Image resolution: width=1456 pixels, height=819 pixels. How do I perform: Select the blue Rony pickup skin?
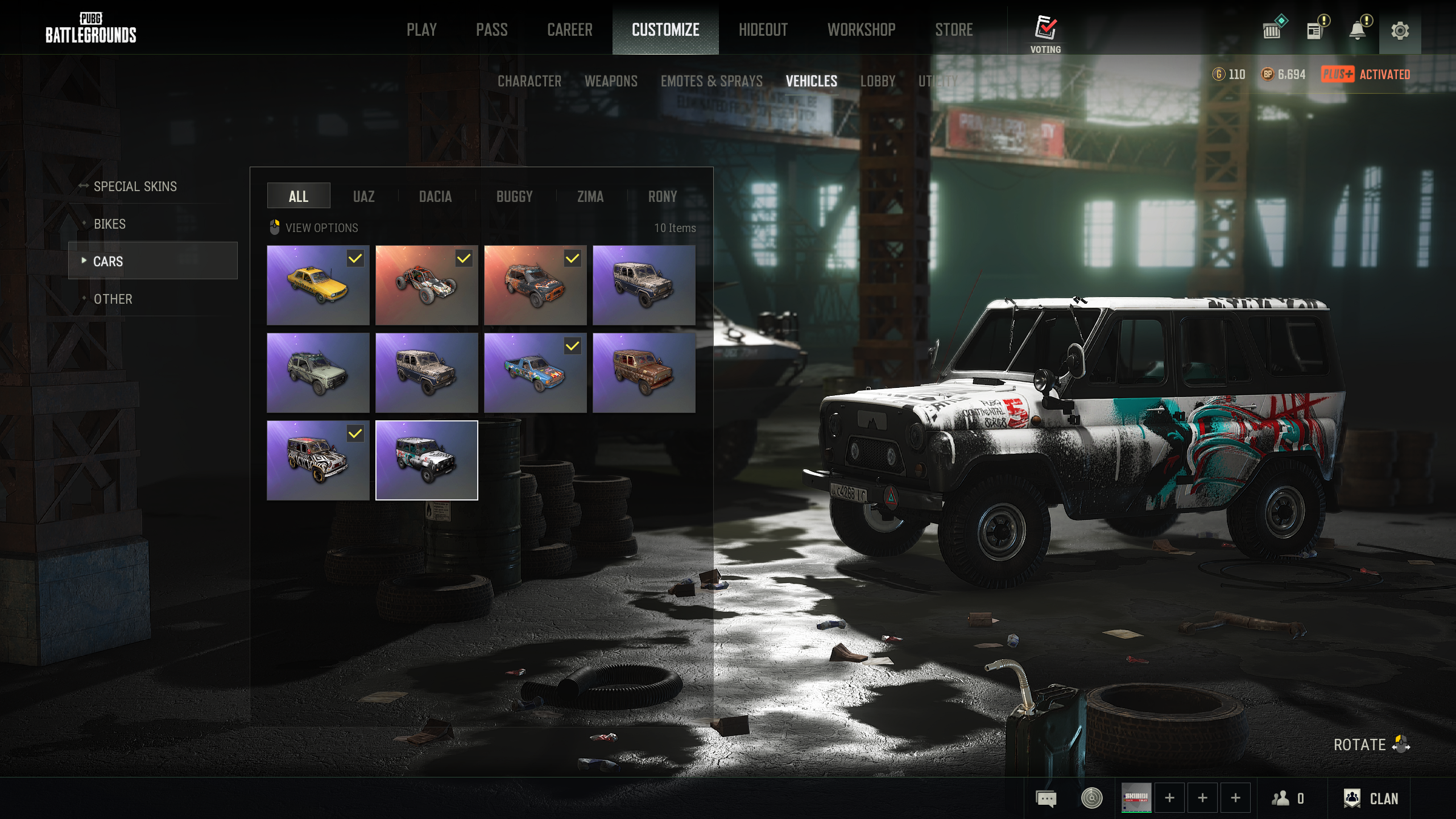click(535, 373)
